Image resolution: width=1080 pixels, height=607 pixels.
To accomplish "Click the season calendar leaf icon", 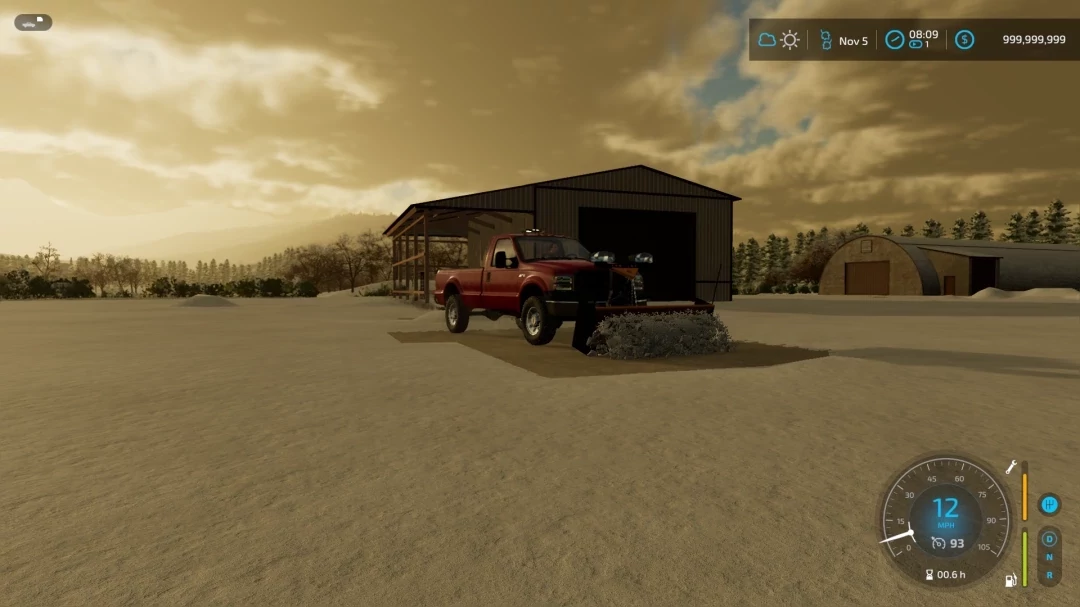I will [826, 40].
